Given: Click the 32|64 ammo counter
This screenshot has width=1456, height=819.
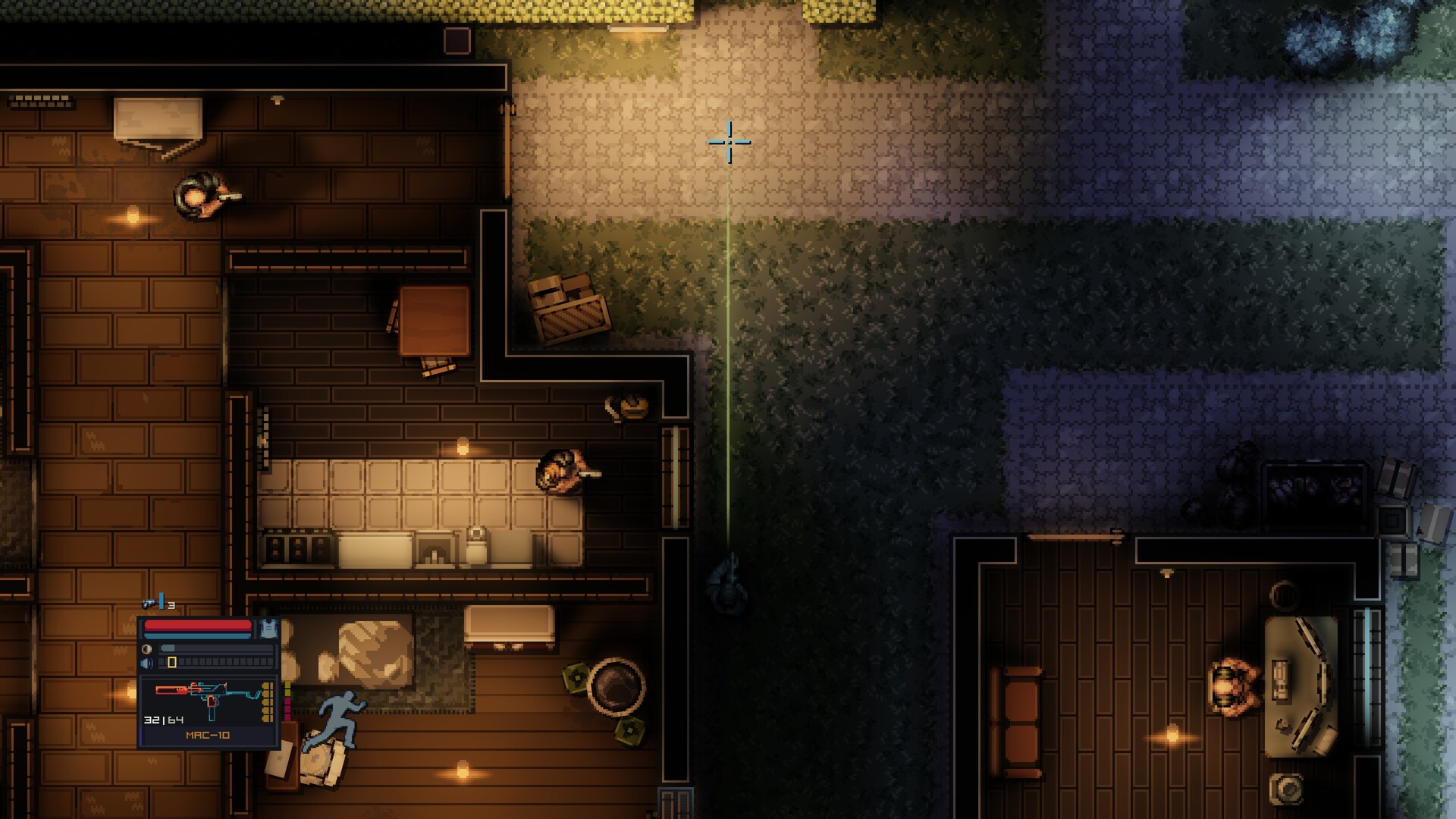Looking at the screenshot, I should 163,719.
